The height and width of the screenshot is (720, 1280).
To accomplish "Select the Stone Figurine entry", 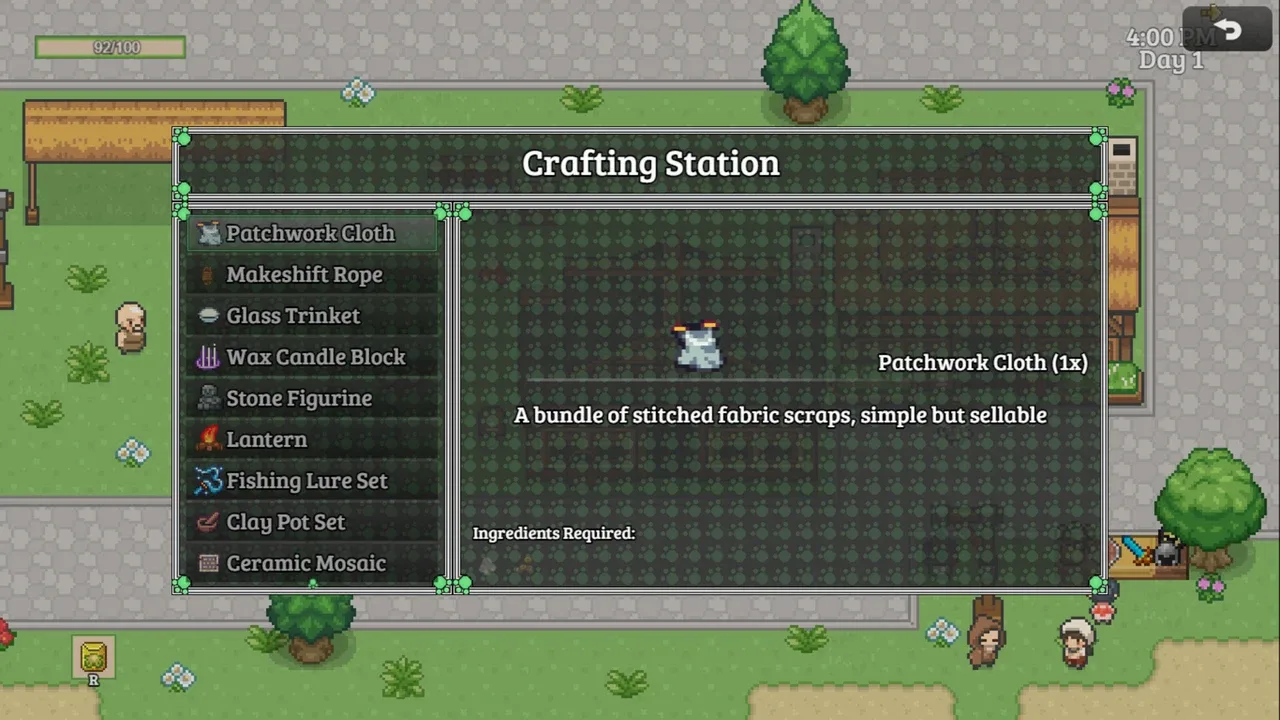I will (299, 398).
